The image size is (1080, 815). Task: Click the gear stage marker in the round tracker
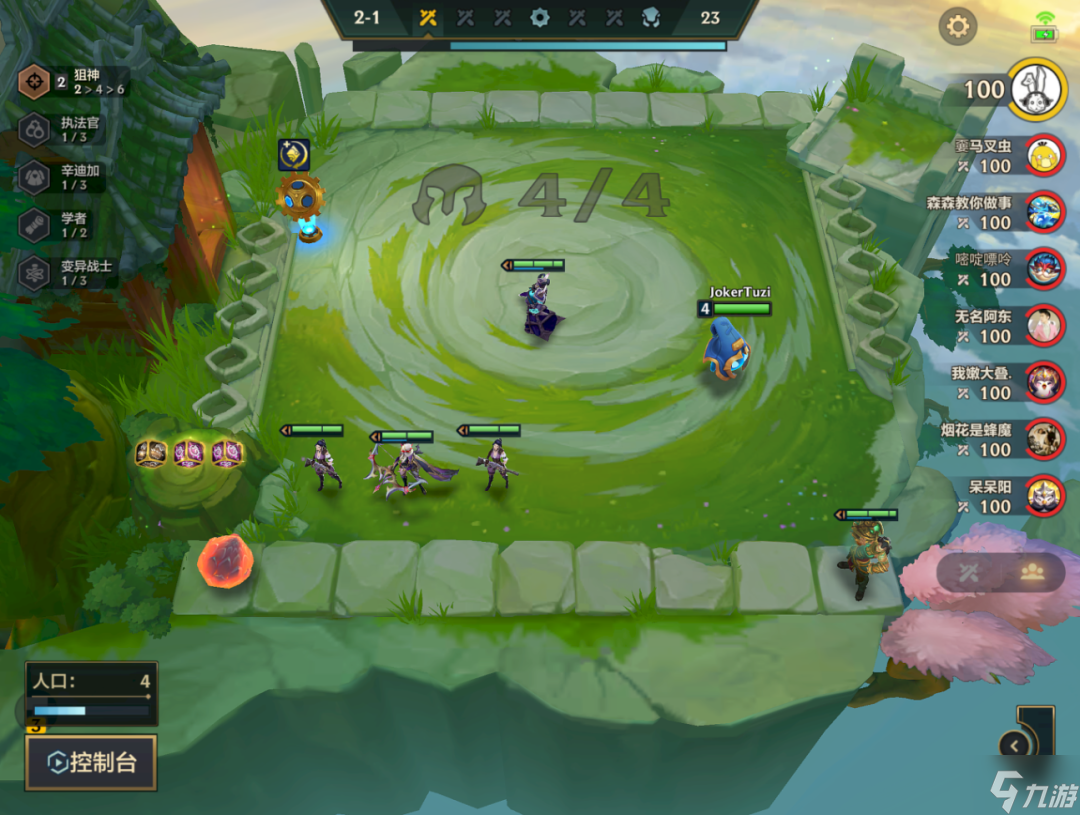(x=540, y=17)
